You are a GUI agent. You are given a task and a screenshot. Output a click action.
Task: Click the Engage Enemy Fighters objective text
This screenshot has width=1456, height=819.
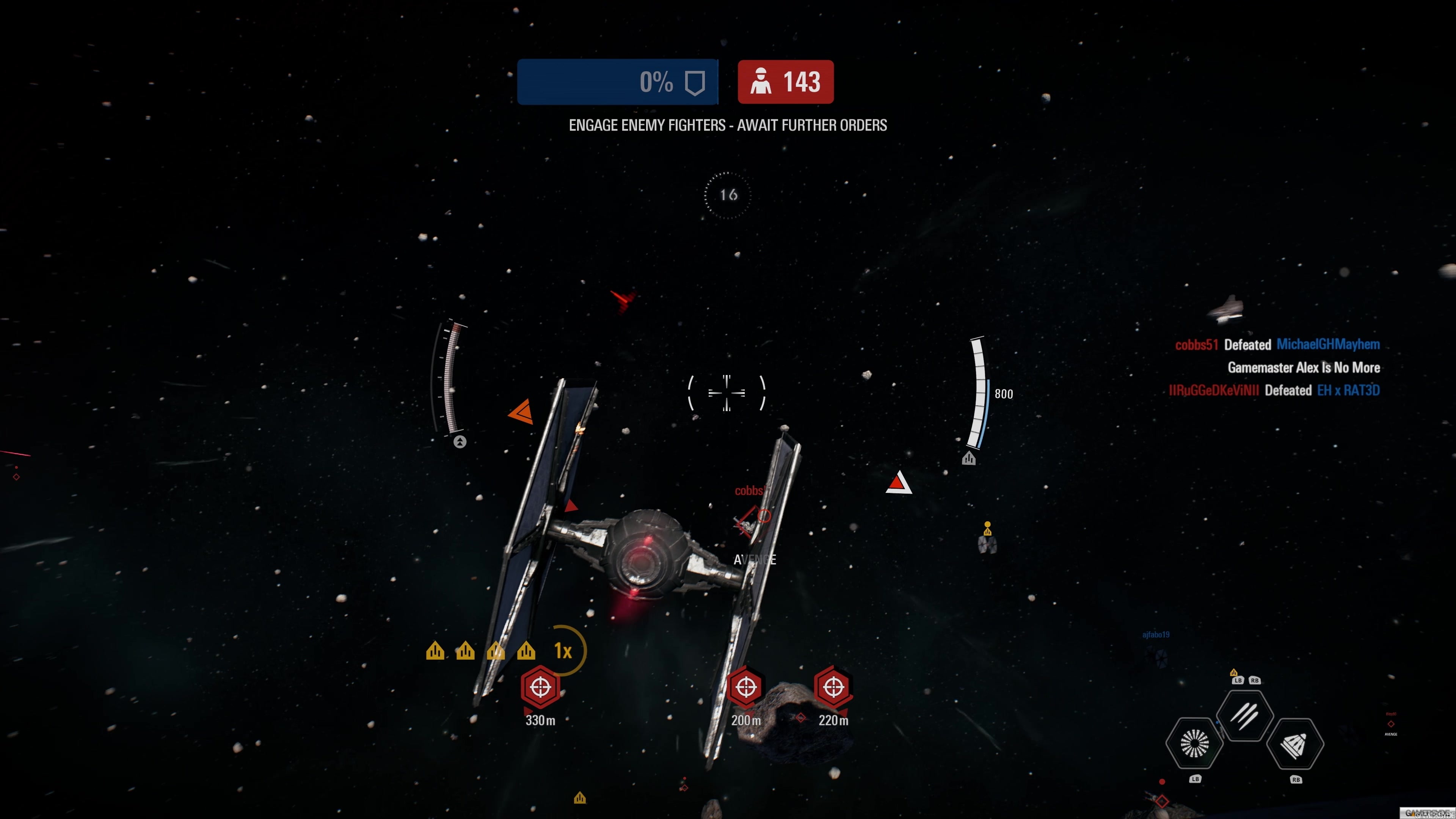tap(728, 125)
